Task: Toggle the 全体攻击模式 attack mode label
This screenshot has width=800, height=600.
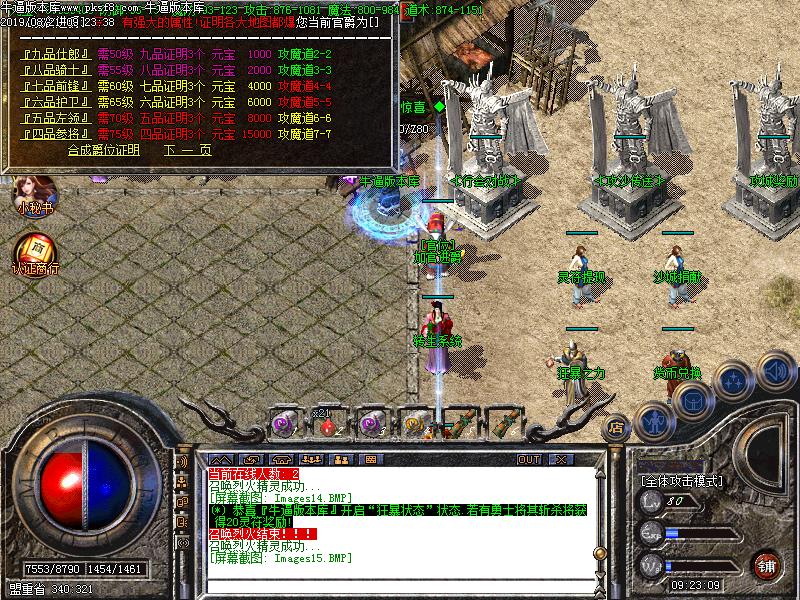Action: coord(685,480)
